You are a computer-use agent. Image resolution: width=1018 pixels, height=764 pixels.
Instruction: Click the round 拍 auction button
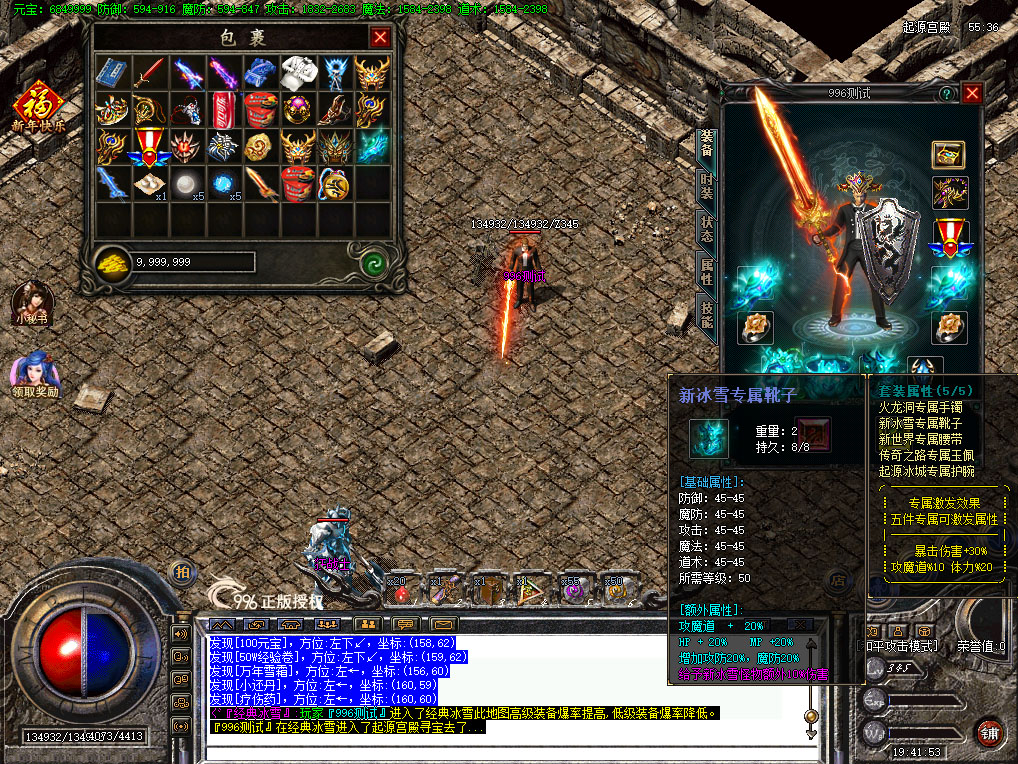(182, 572)
